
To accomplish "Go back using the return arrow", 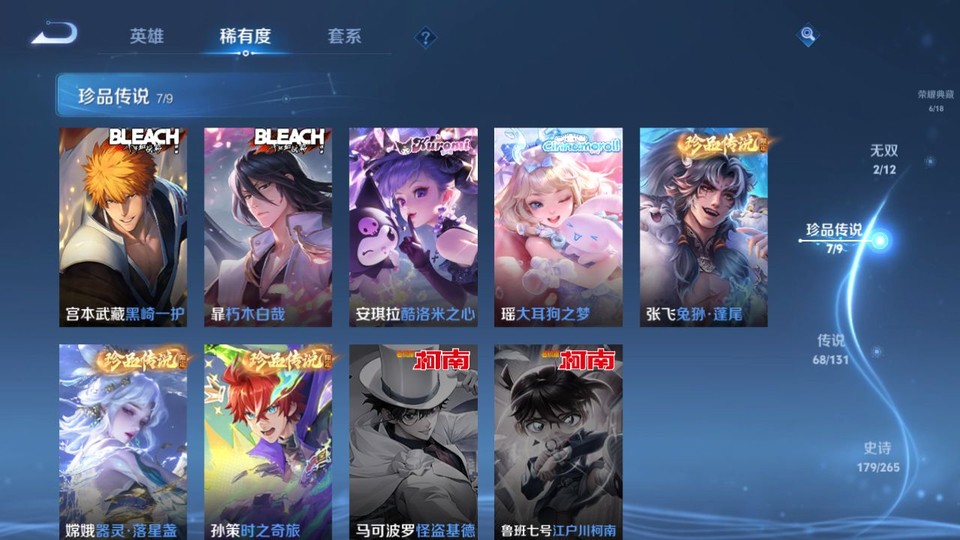I will 54,35.
